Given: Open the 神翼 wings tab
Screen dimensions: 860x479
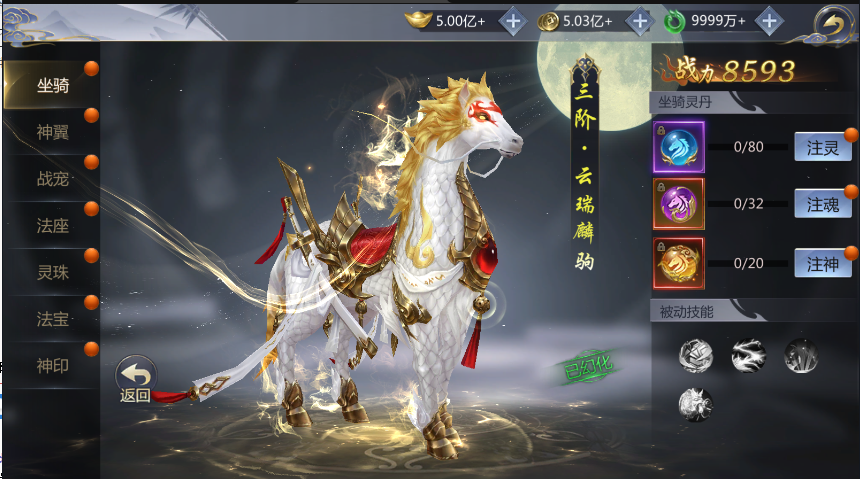Looking at the screenshot, I should pyautogui.click(x=52, y=132).
